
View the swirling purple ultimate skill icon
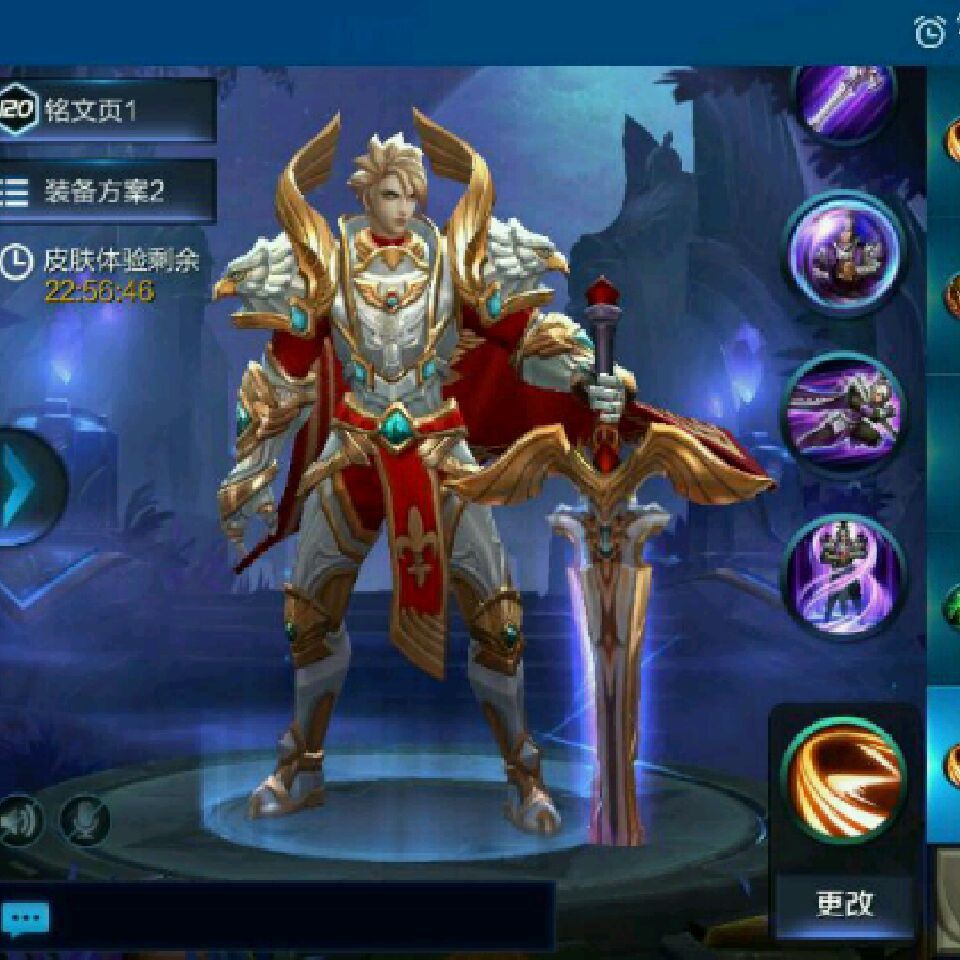(x=845, y=576)
